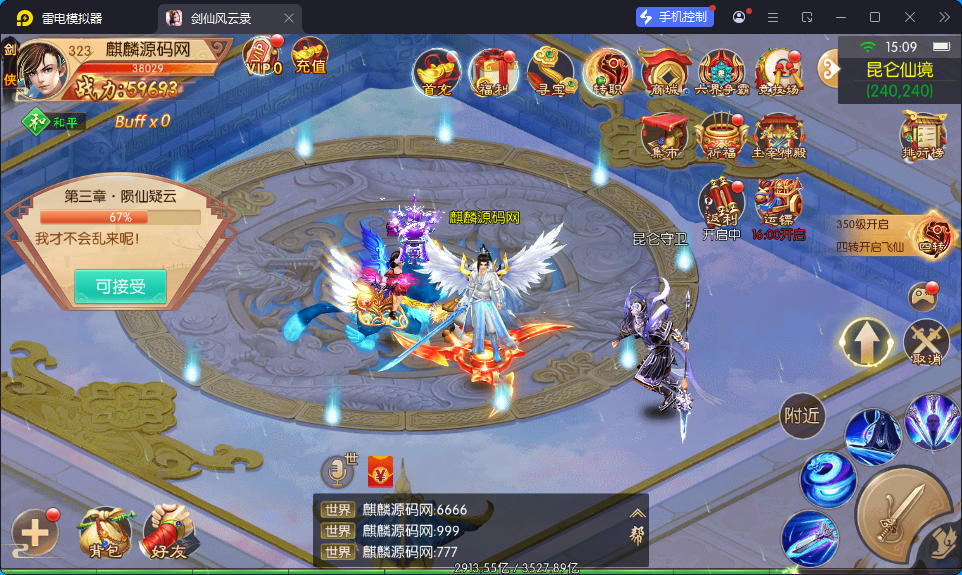Screen dimensions: 962x575
Task: Open the 充值 recharge screen
Action: 310,56
